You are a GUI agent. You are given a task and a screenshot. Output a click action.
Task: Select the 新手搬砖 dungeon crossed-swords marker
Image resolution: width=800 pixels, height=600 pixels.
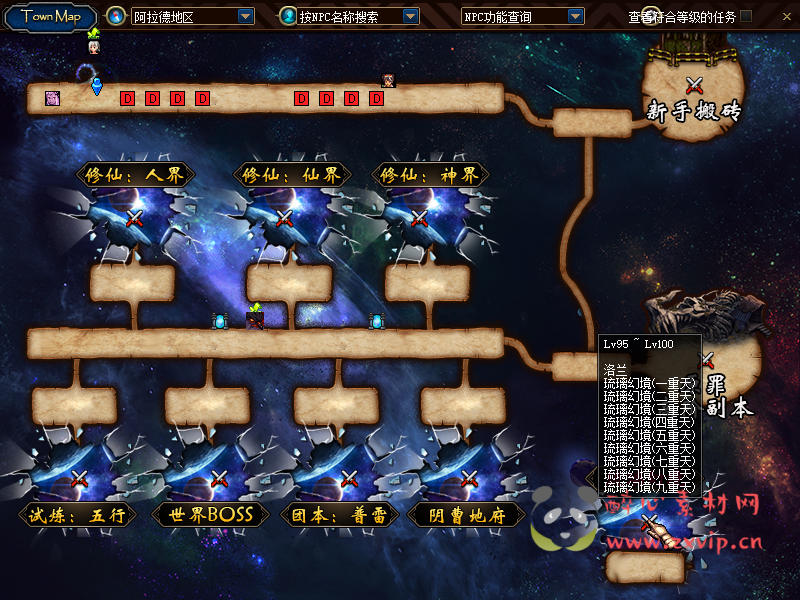click(695, 86)
